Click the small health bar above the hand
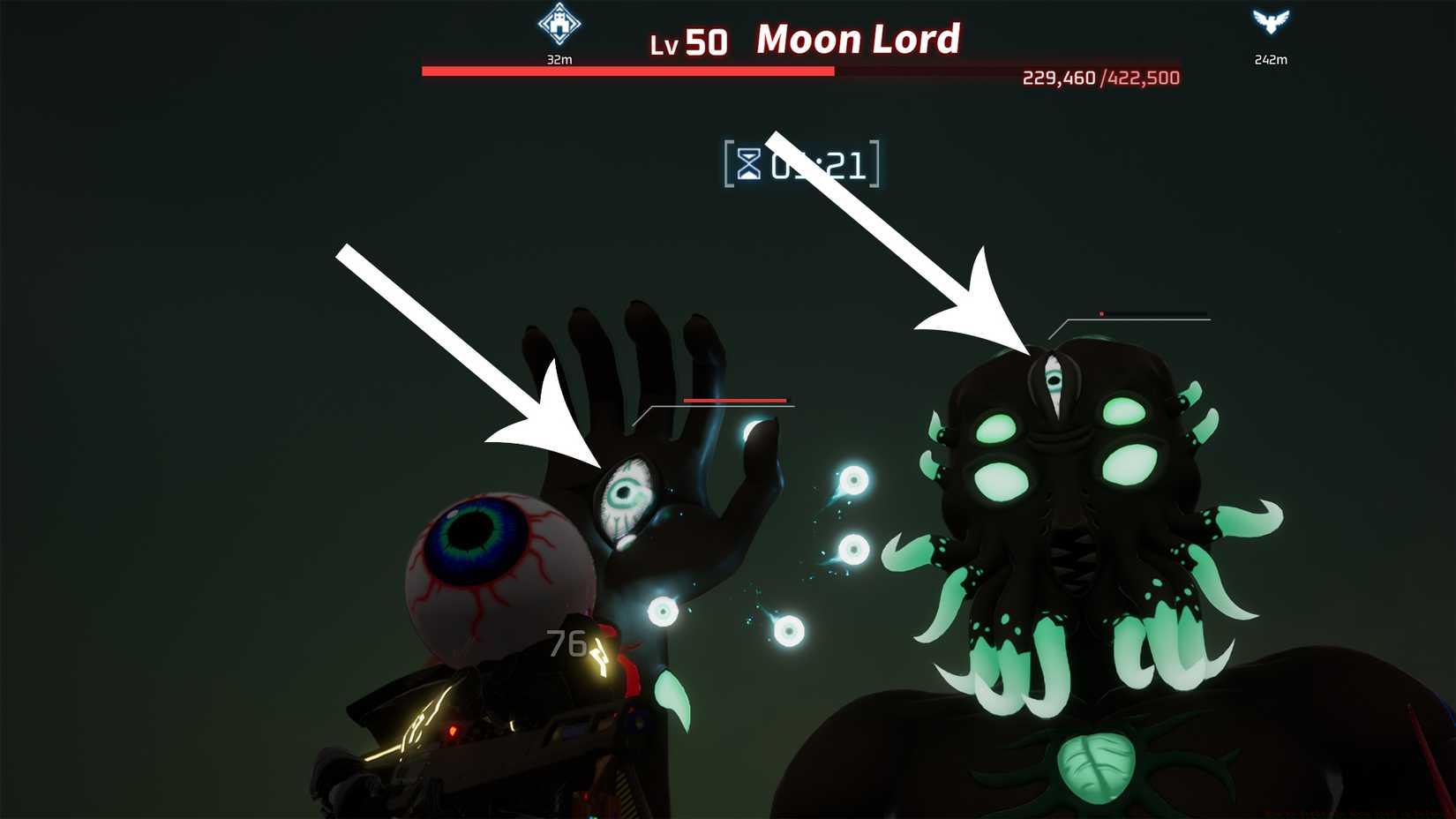Screen dimensions: 1456x819 coord(732,399)
